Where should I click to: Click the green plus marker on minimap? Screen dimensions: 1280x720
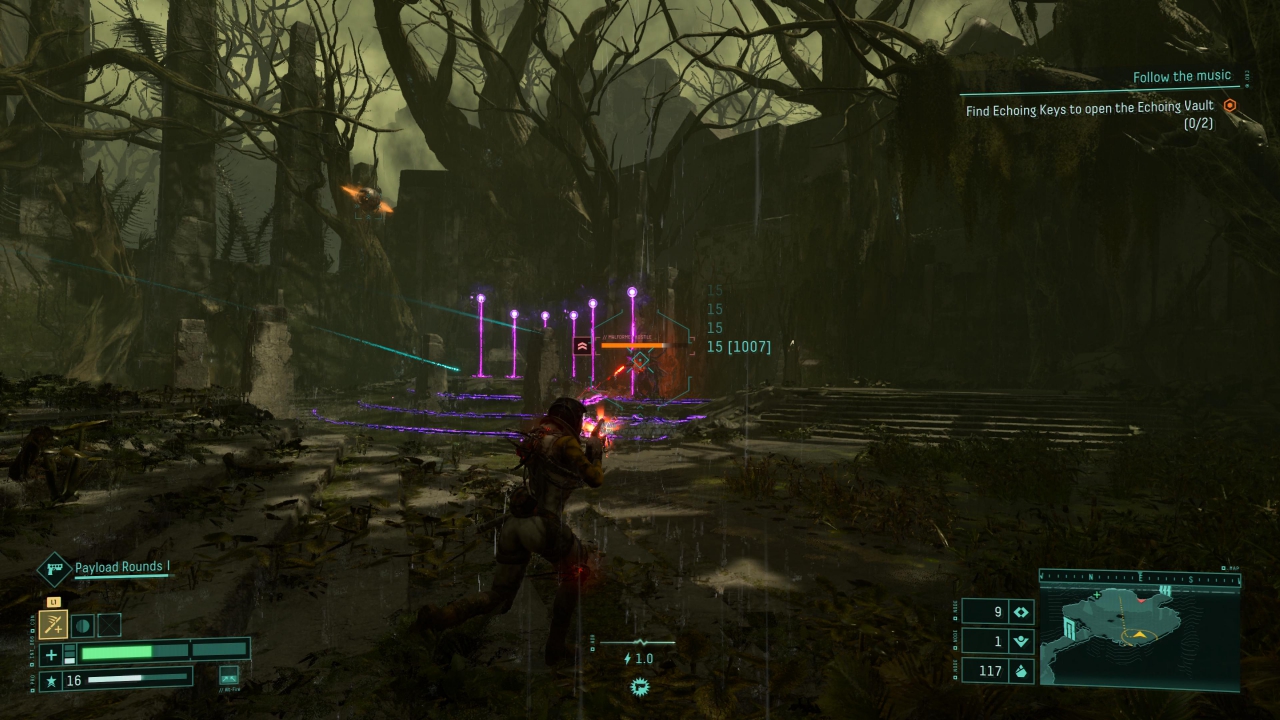(1097, 595)
